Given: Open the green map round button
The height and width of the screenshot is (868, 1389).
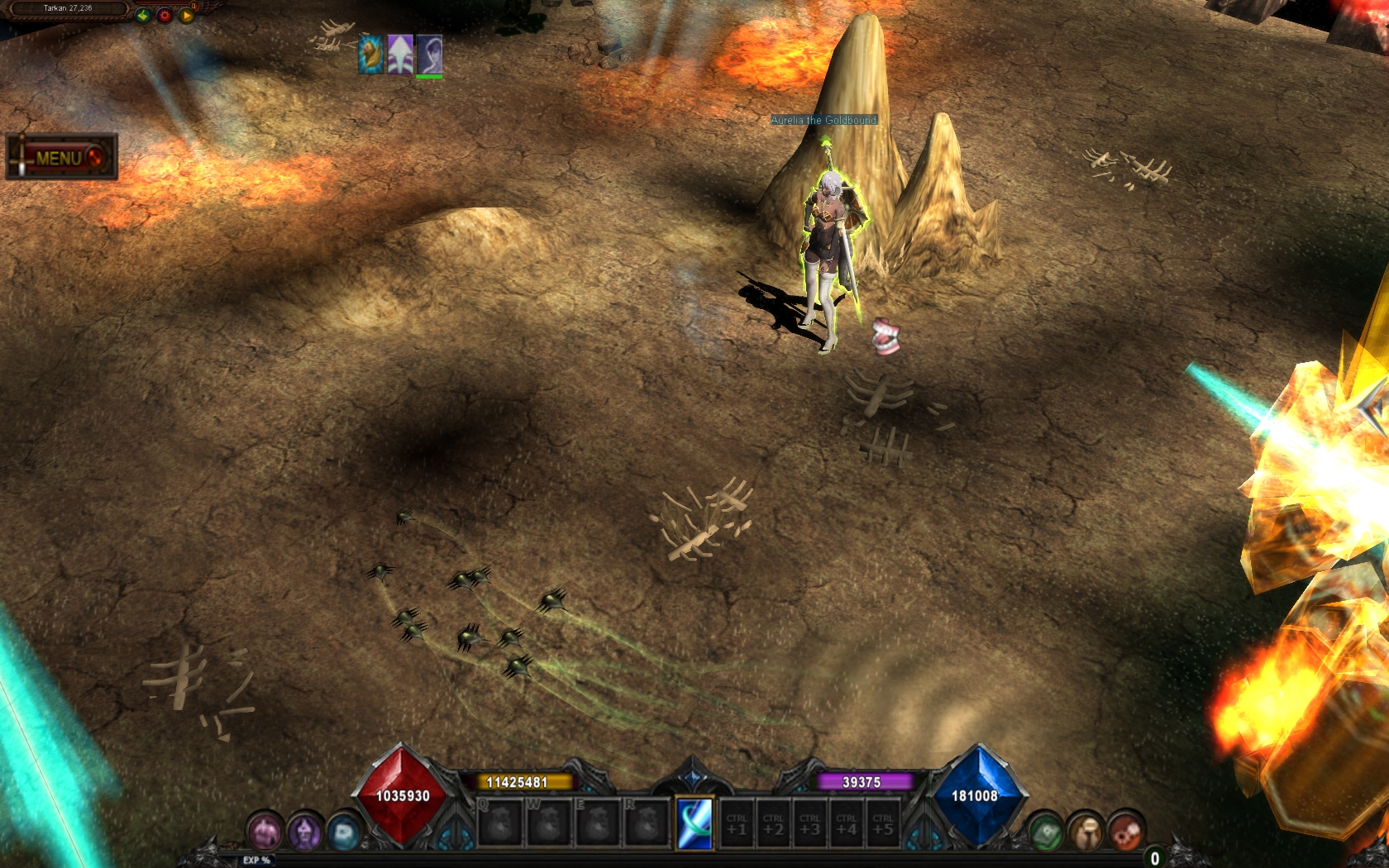Looking at the screenshot, I should (1046, 832).
